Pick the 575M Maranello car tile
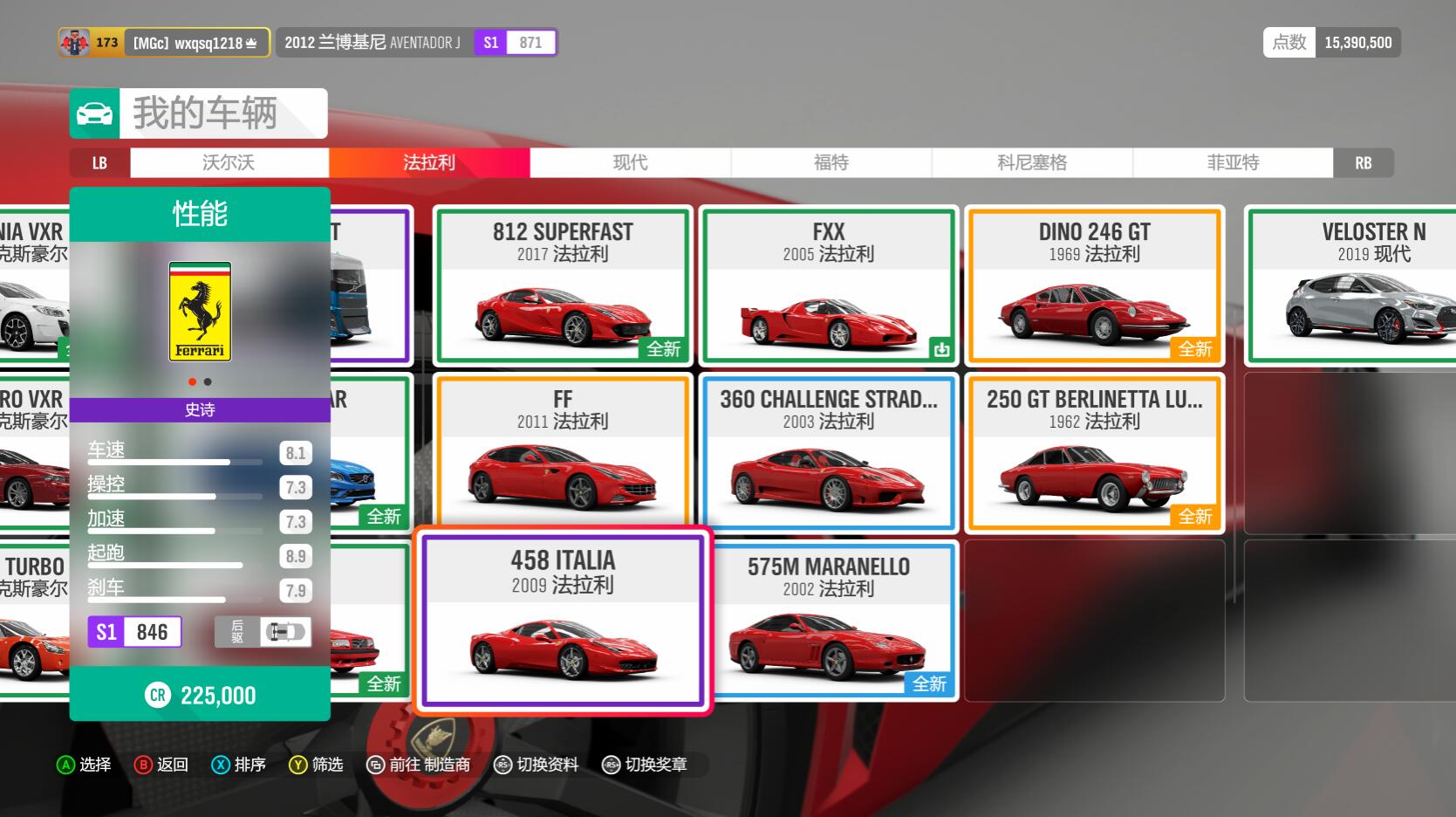Viewport: 1456px width, 817px height. (x=828, y=621)
